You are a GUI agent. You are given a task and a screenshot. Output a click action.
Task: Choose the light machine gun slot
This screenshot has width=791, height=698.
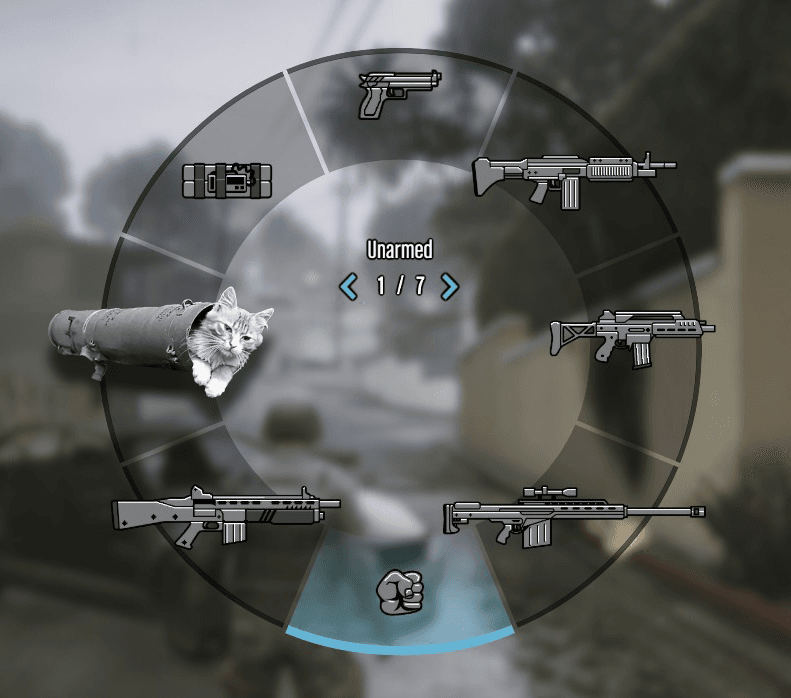point(573,177)
